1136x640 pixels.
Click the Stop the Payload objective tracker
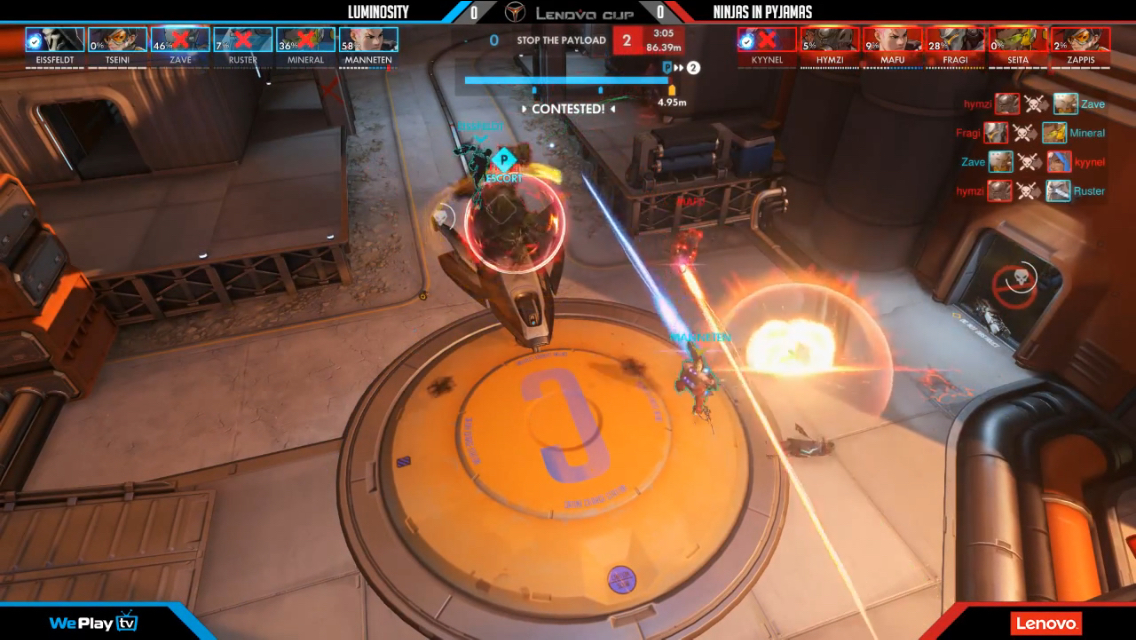tap(561, 41)
